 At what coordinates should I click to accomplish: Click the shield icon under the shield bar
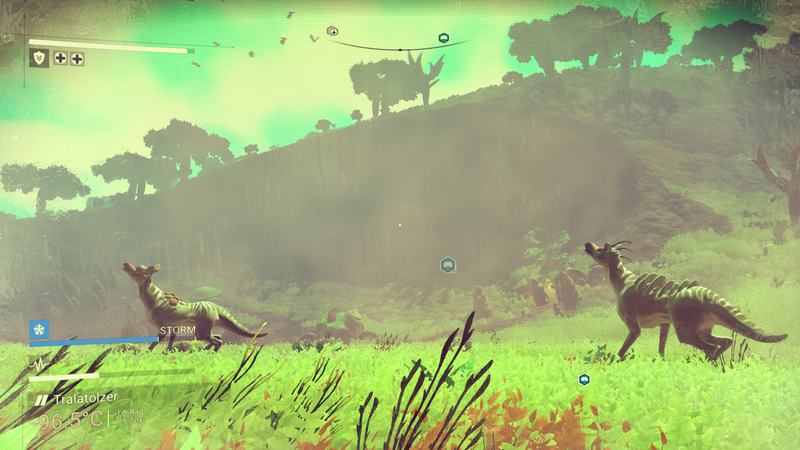40,59
